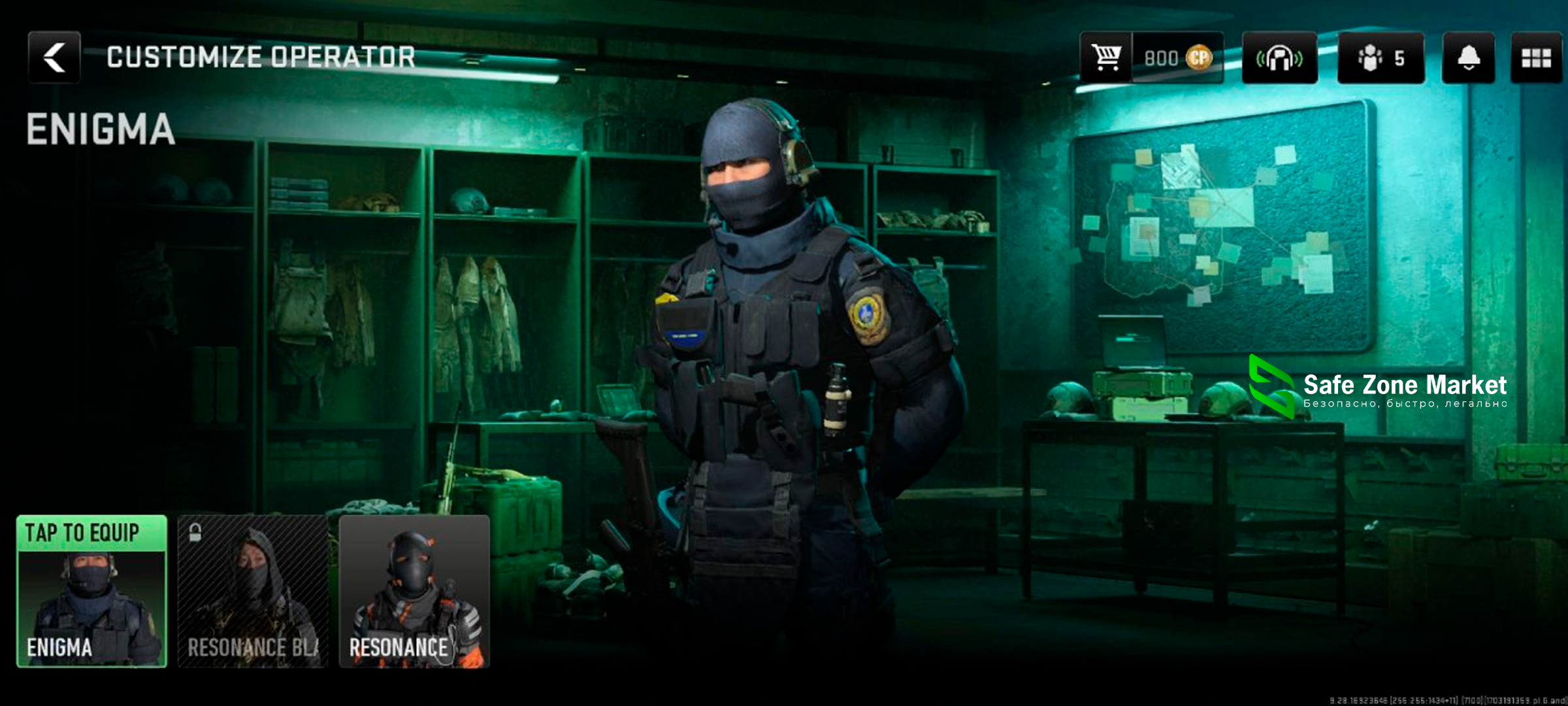Tap the 800 CP currency balance

click(x=1177, y=58)
